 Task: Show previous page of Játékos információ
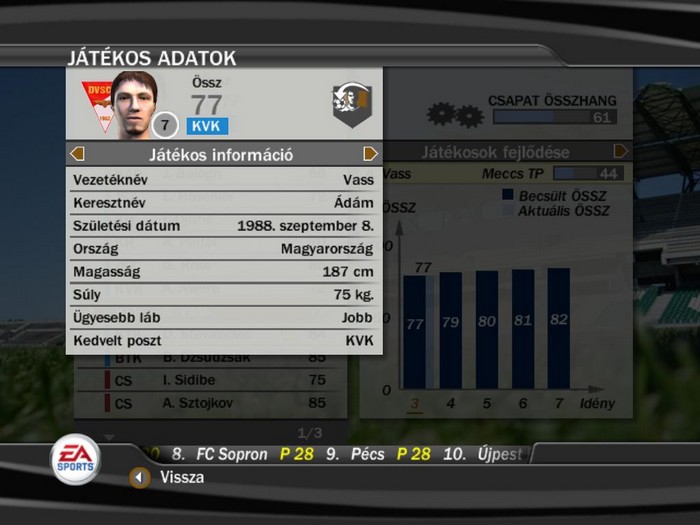tap(78, 154)
